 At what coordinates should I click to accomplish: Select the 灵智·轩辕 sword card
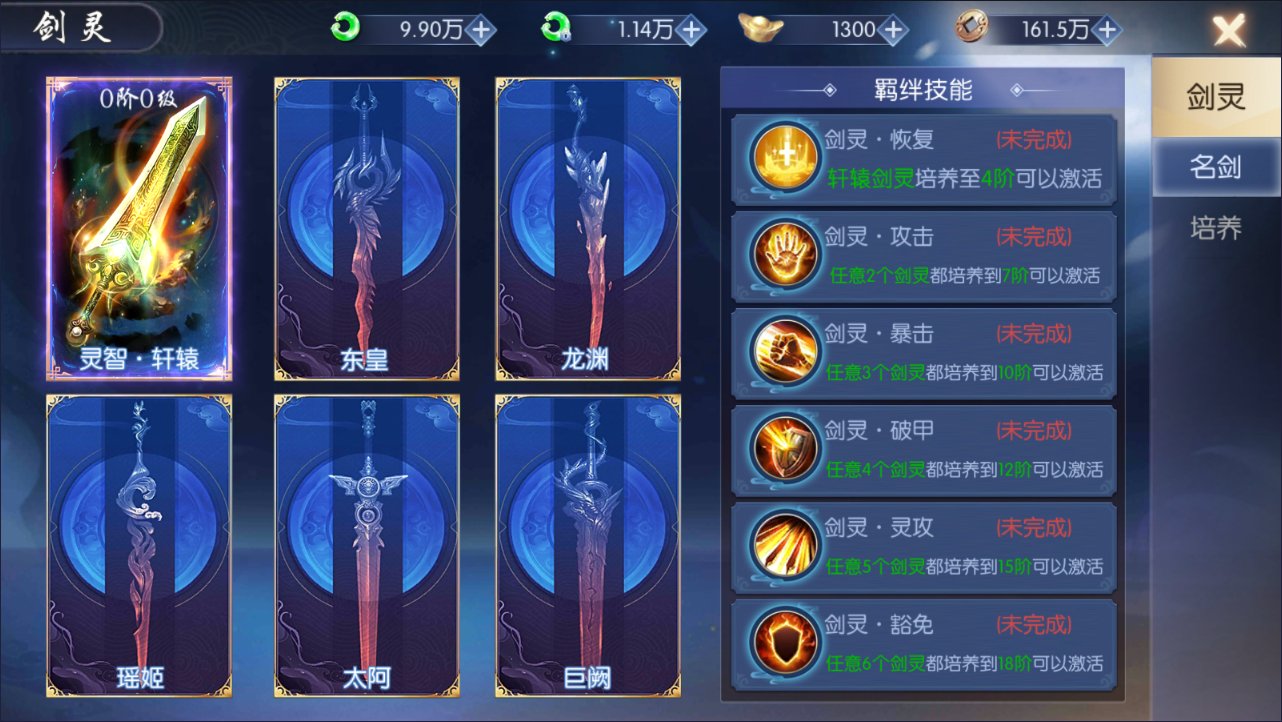click(139, 228)
